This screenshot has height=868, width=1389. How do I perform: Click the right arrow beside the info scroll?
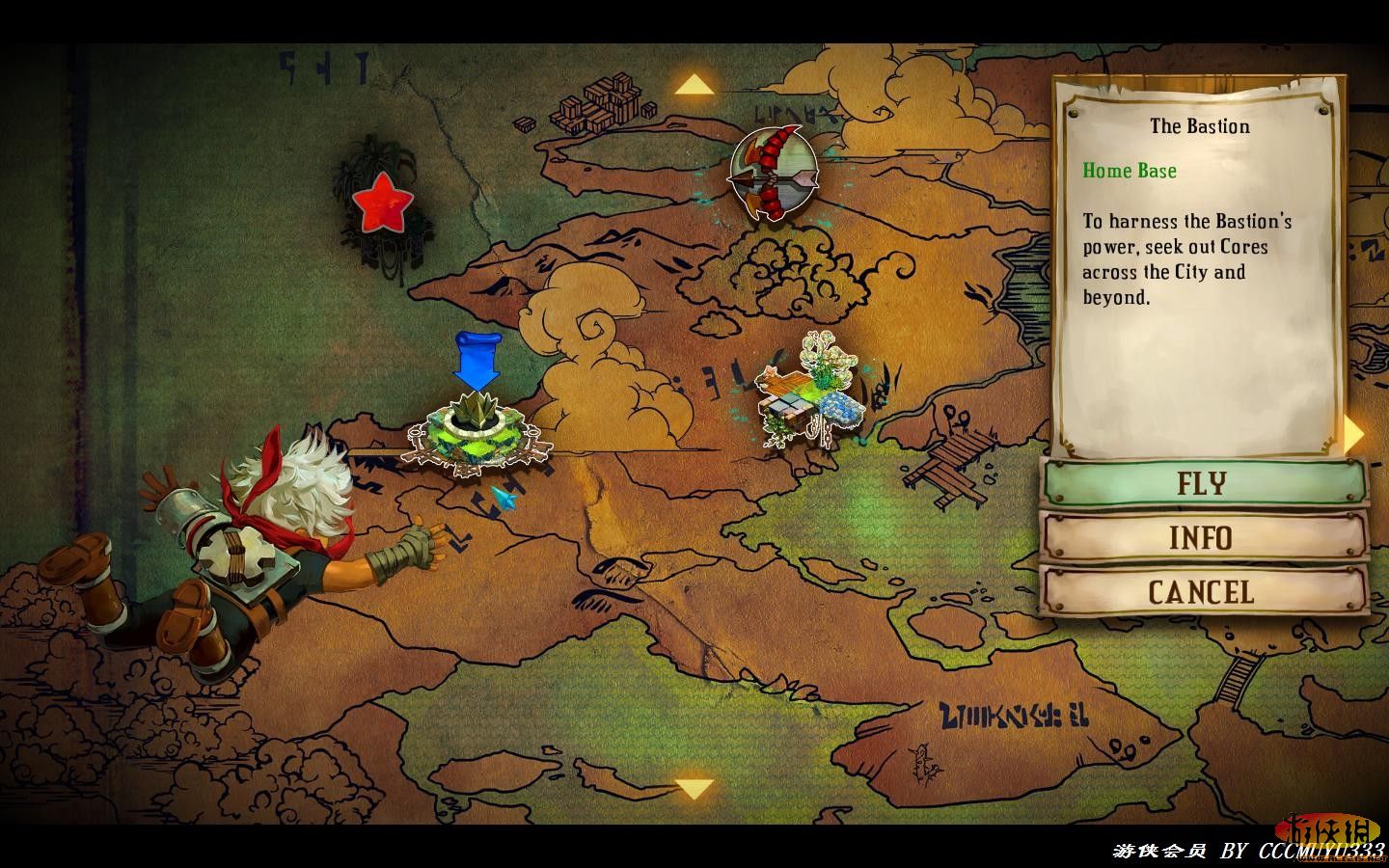[1355, 434]
